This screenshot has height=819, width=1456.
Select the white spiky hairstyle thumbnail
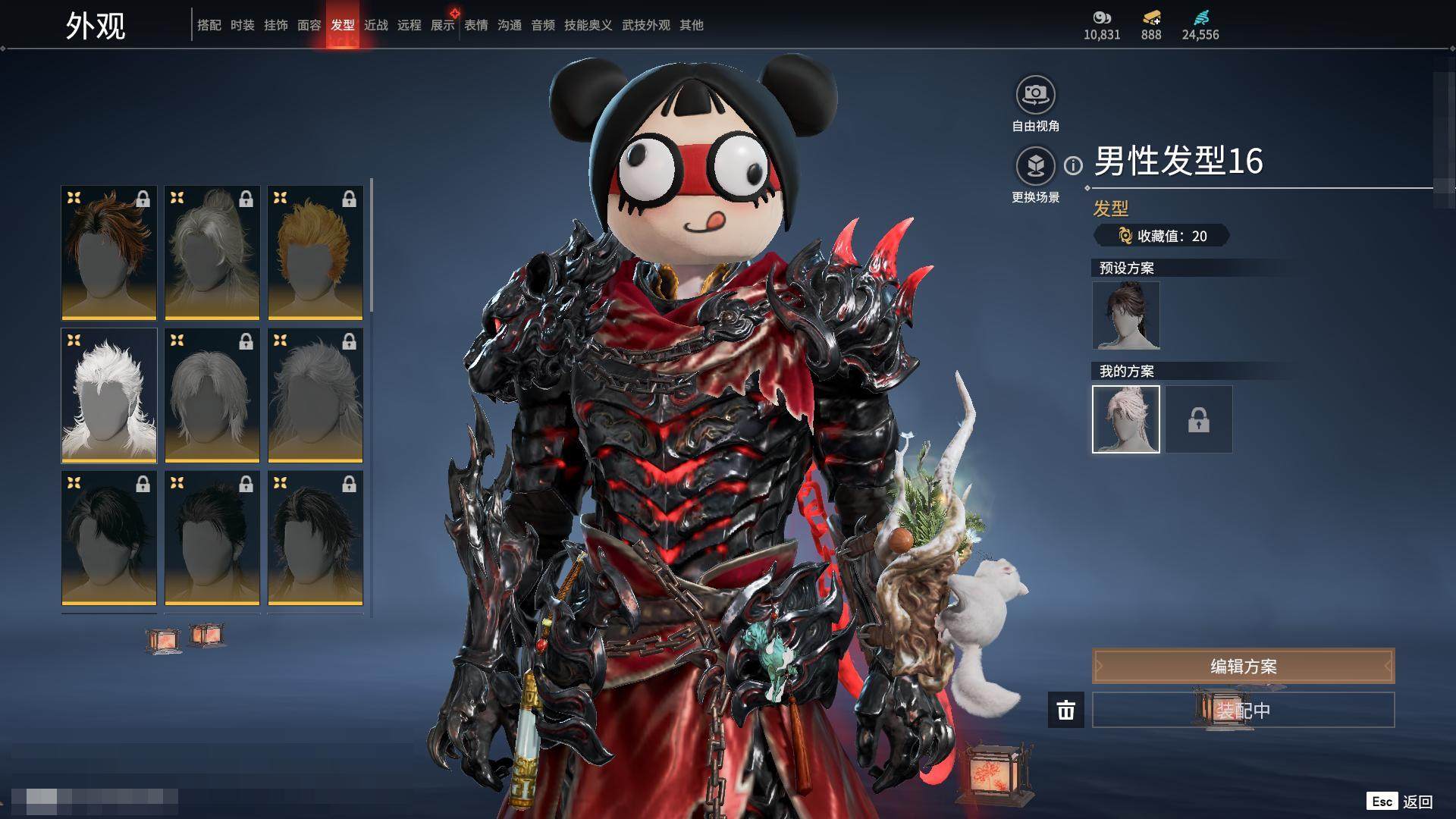[x=109, y=395]
